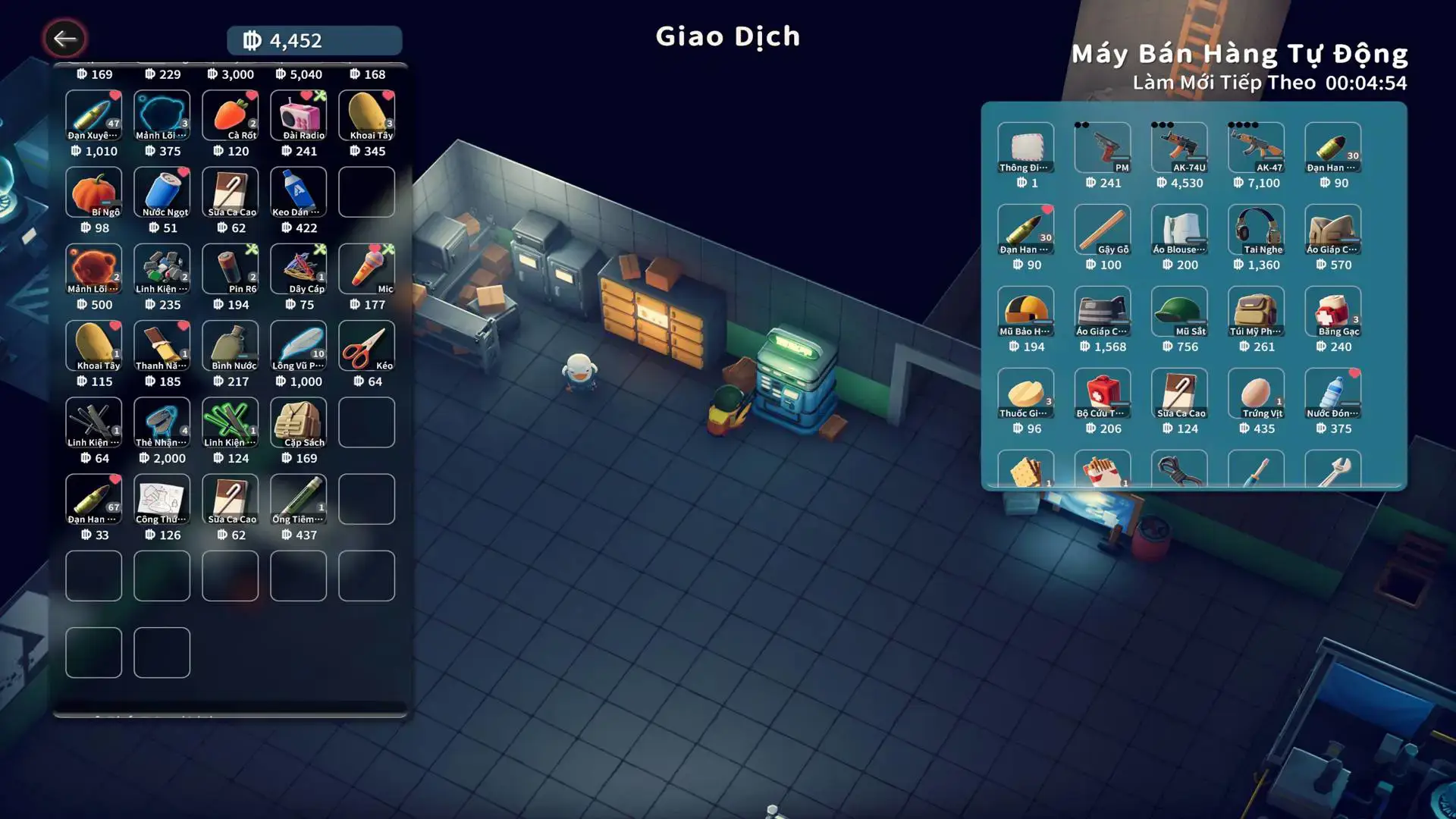Select the Tai Nghe headphones item
The width and height of the screenshot is (1456, 819).
[1256, 230]
